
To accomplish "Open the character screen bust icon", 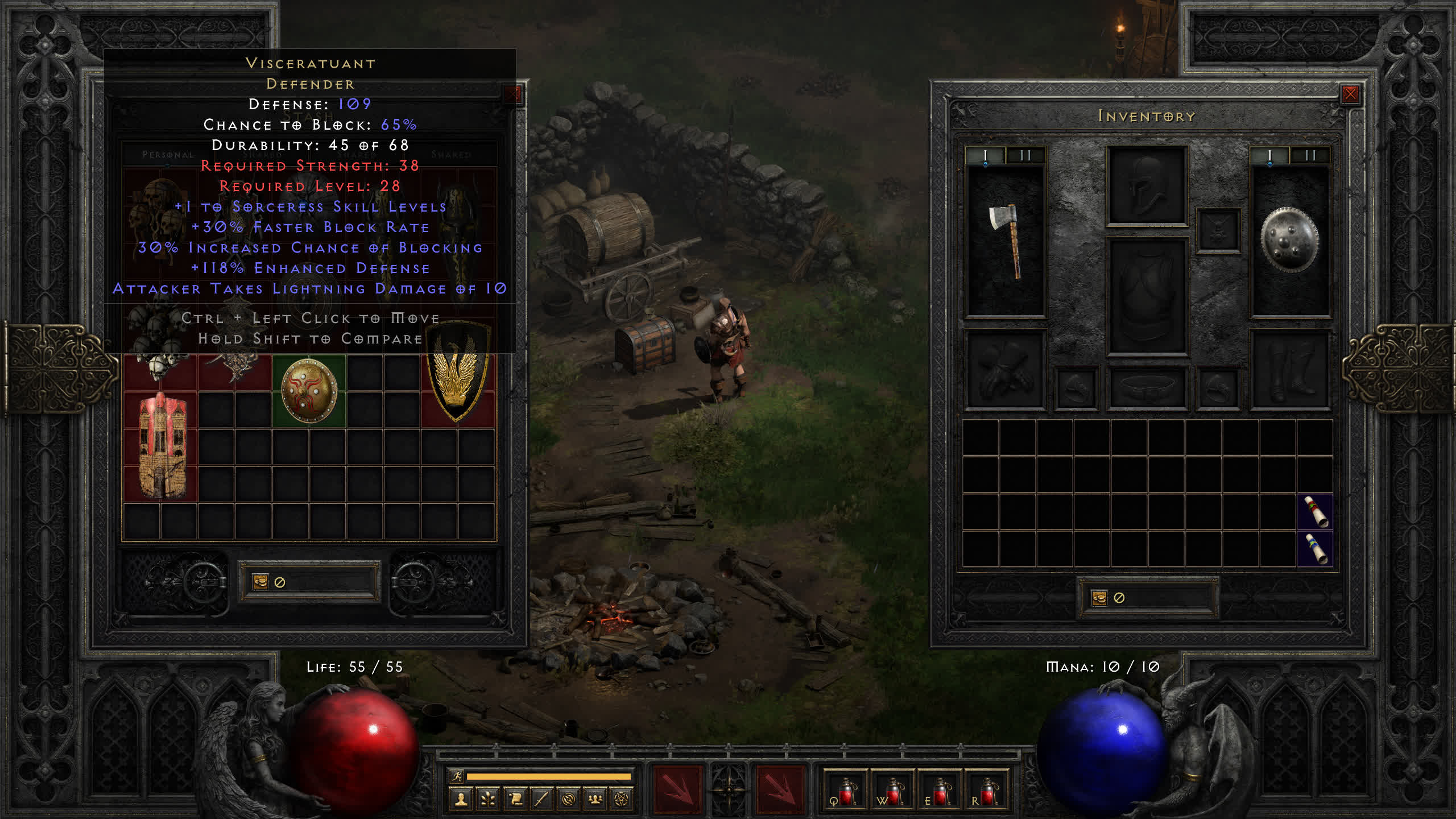I will click(461, 800).
